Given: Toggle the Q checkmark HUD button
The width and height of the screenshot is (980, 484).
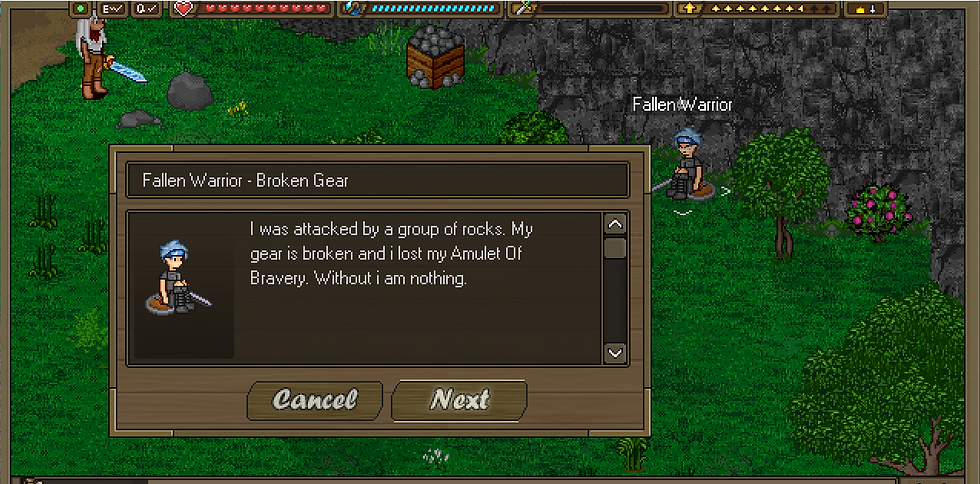Looking at the screenshot, I should (x=146, y=8).
